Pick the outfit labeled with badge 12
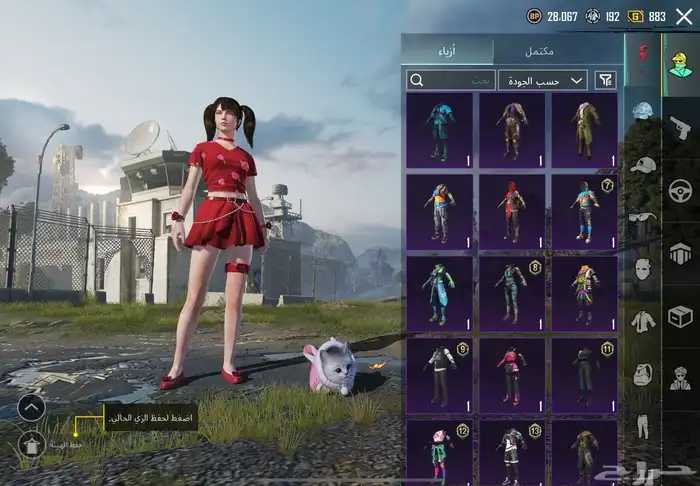700x486 pixels. [440, 452]
